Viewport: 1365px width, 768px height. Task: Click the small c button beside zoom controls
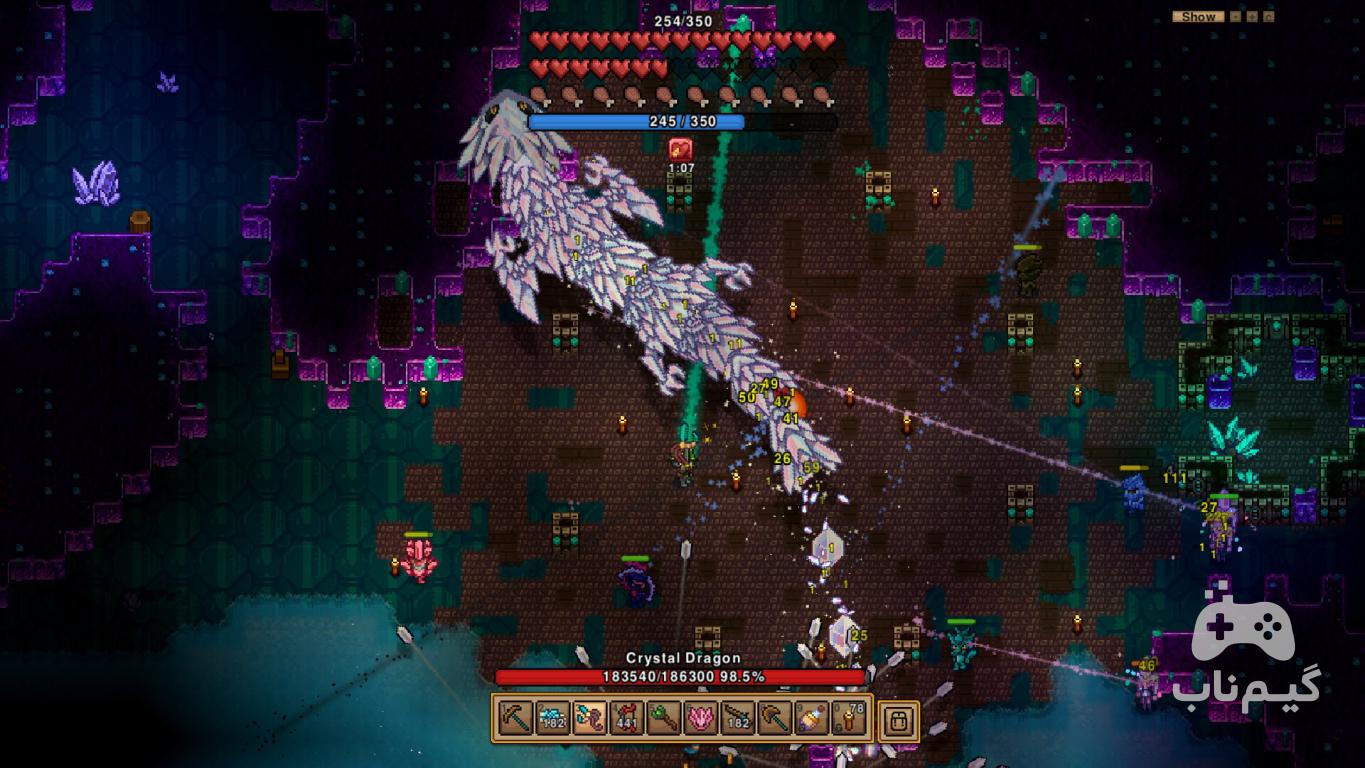(1268, 16)
